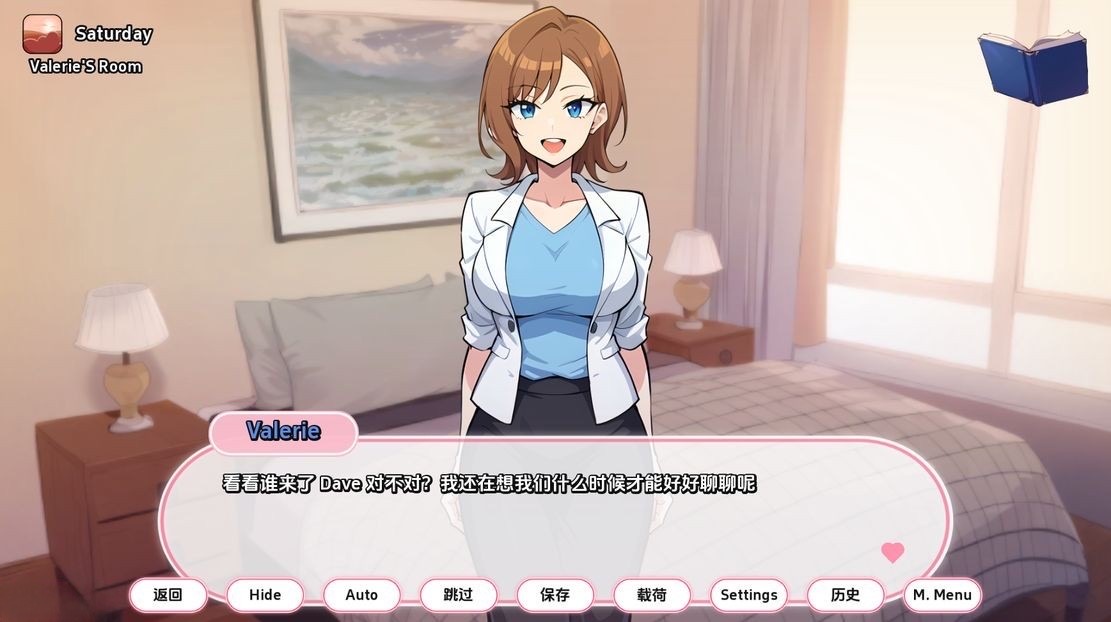Image resolution: width=1111 pixels, height=622 pixels.
Task: Show the 历史 (History) log
Action: tap(846, 595)
